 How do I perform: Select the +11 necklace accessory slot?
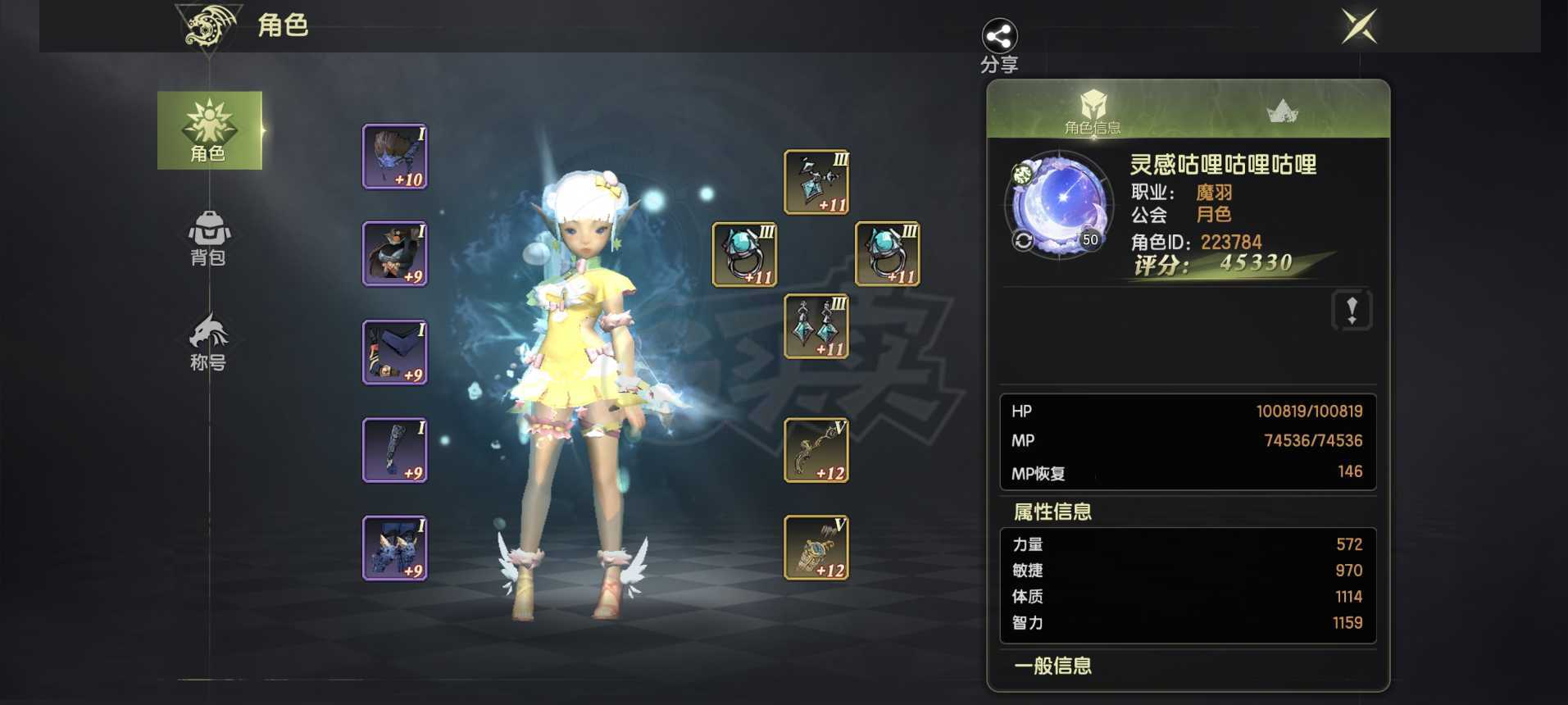[816, 180]
